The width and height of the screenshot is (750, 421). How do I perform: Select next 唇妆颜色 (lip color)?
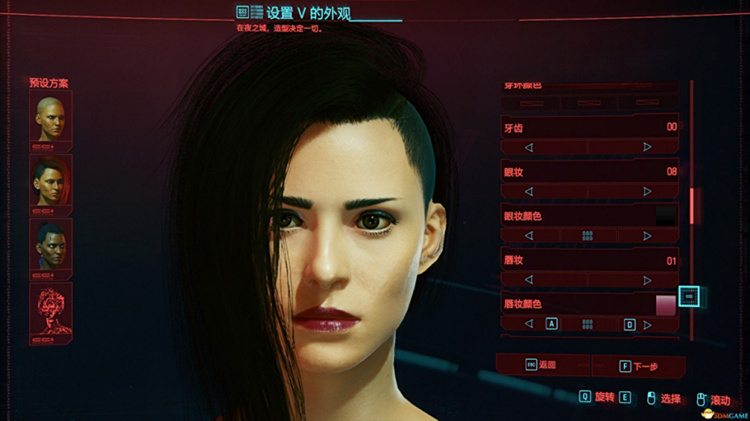point(648,325)
